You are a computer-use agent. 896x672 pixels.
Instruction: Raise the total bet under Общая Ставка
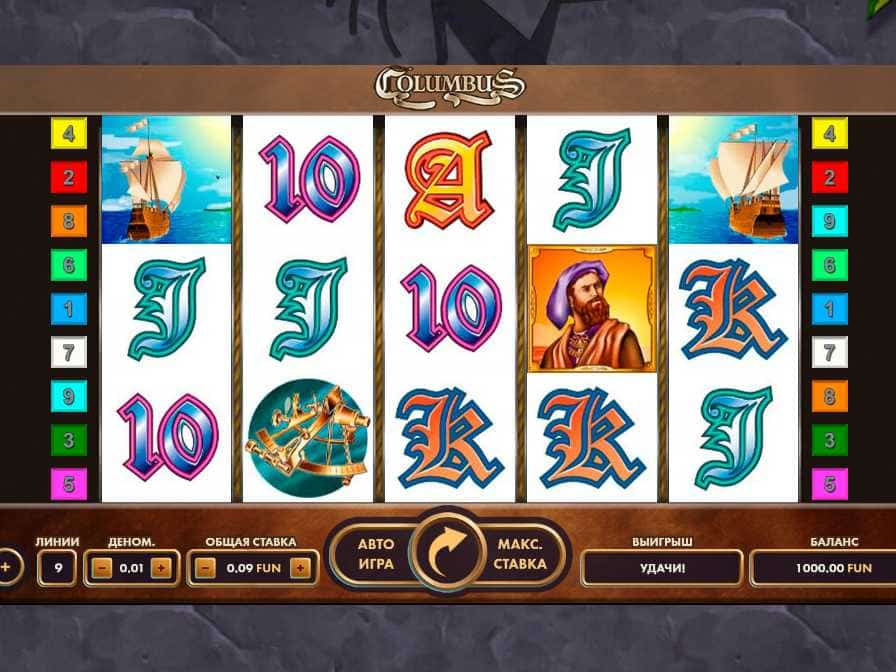299,568
